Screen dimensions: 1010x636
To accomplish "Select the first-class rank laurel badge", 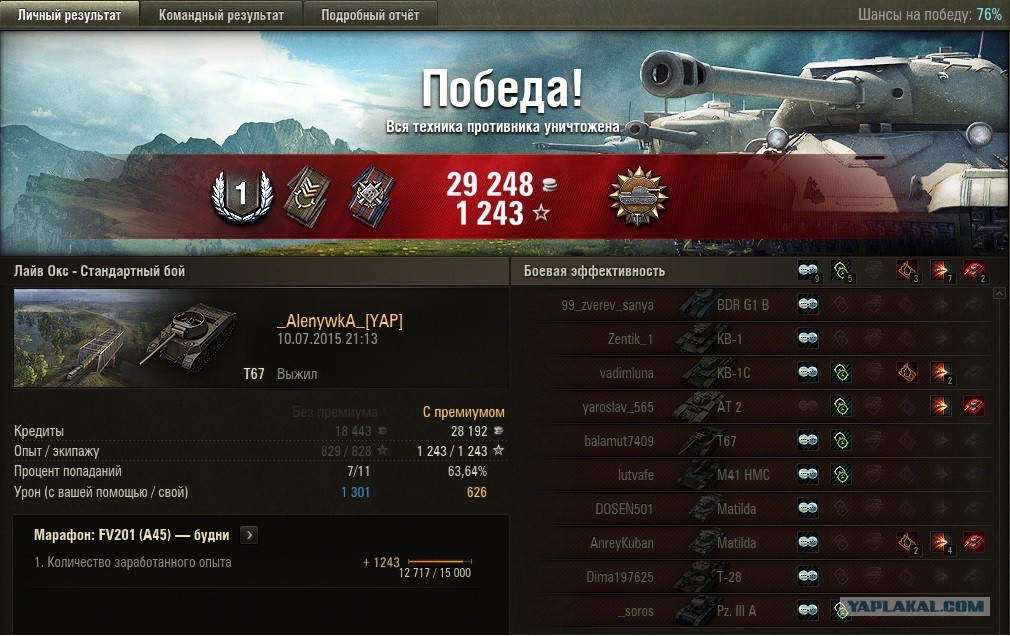I will (241, 197).
